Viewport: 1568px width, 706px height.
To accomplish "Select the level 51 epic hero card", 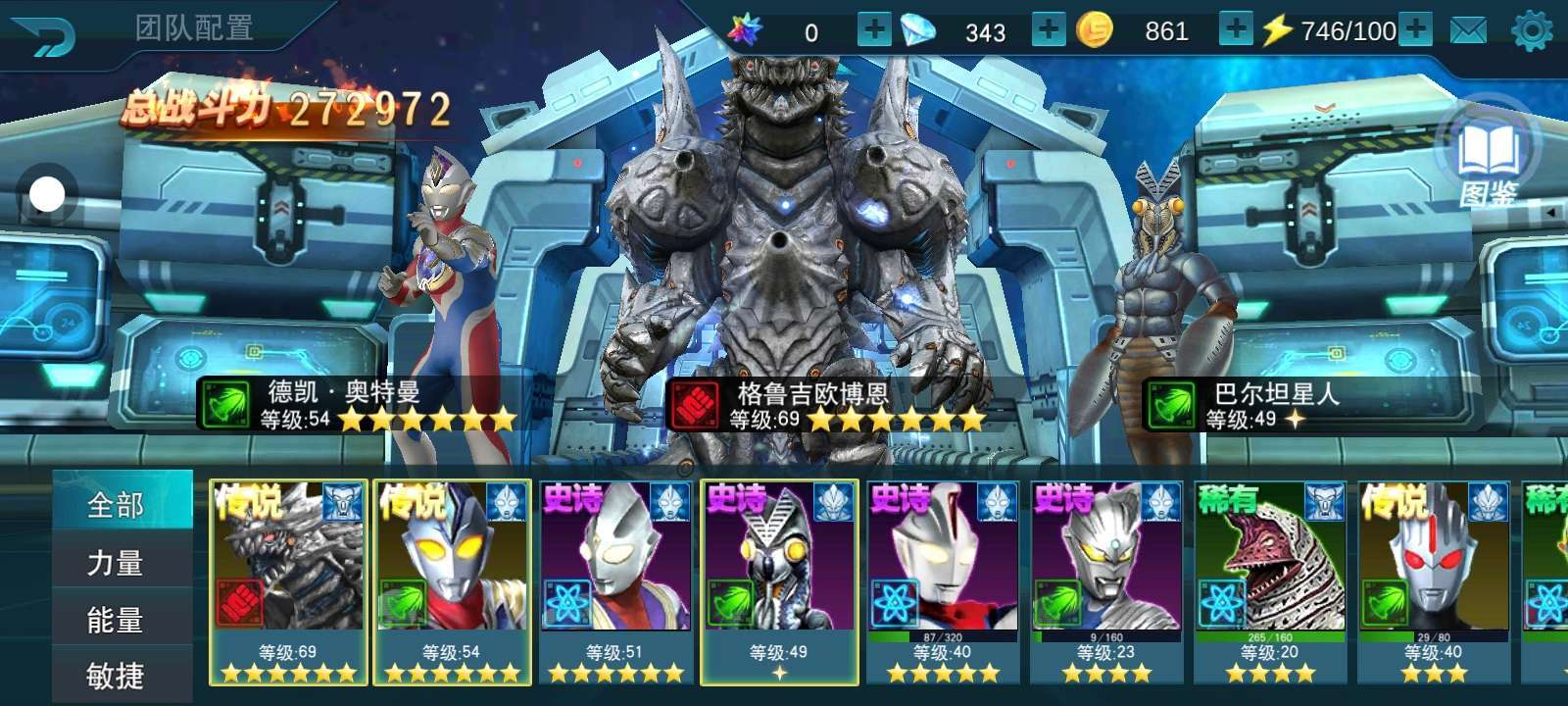I will pyautogui.click(x=615, y=580).
